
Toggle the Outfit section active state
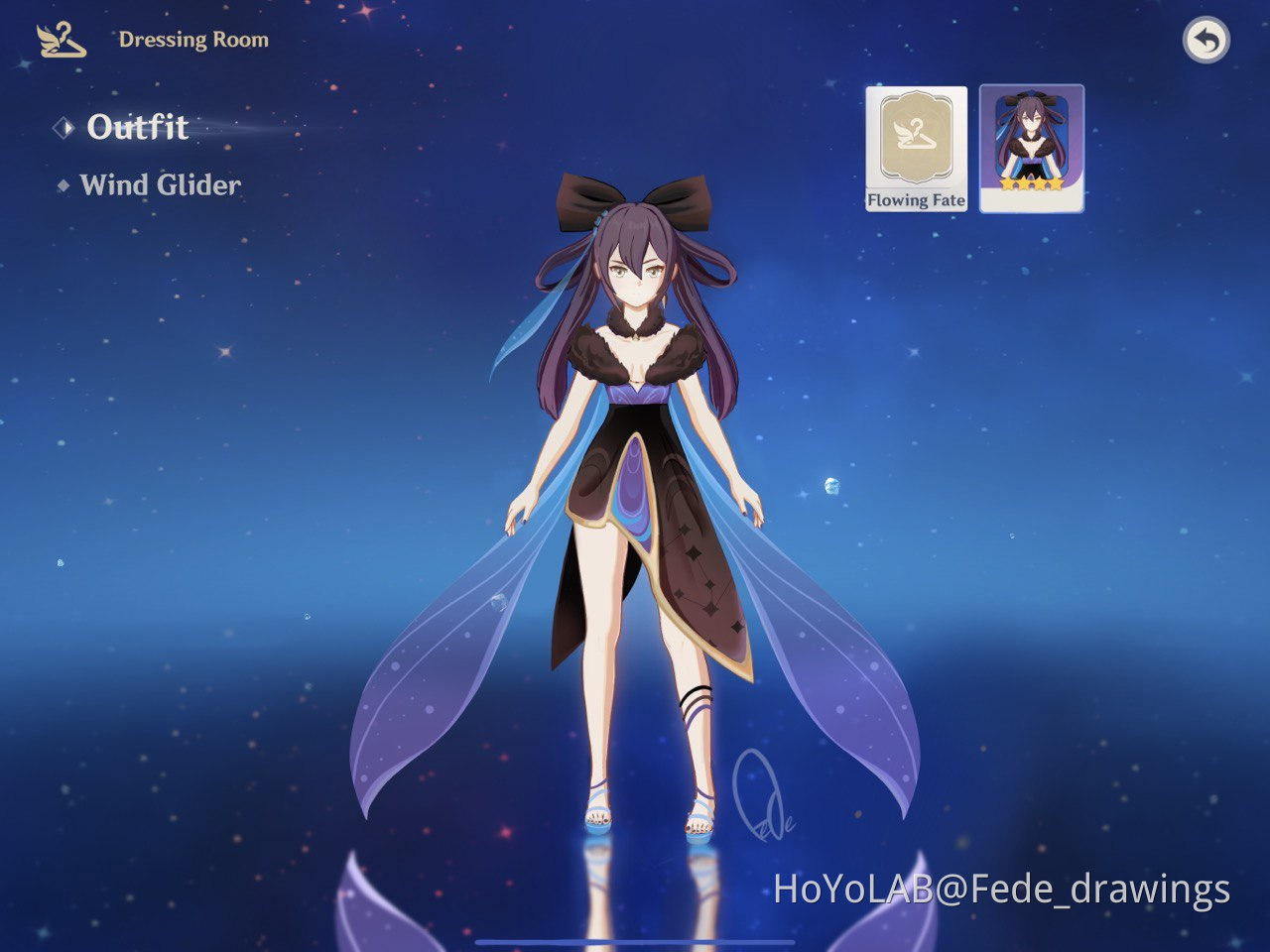point(137,128)
